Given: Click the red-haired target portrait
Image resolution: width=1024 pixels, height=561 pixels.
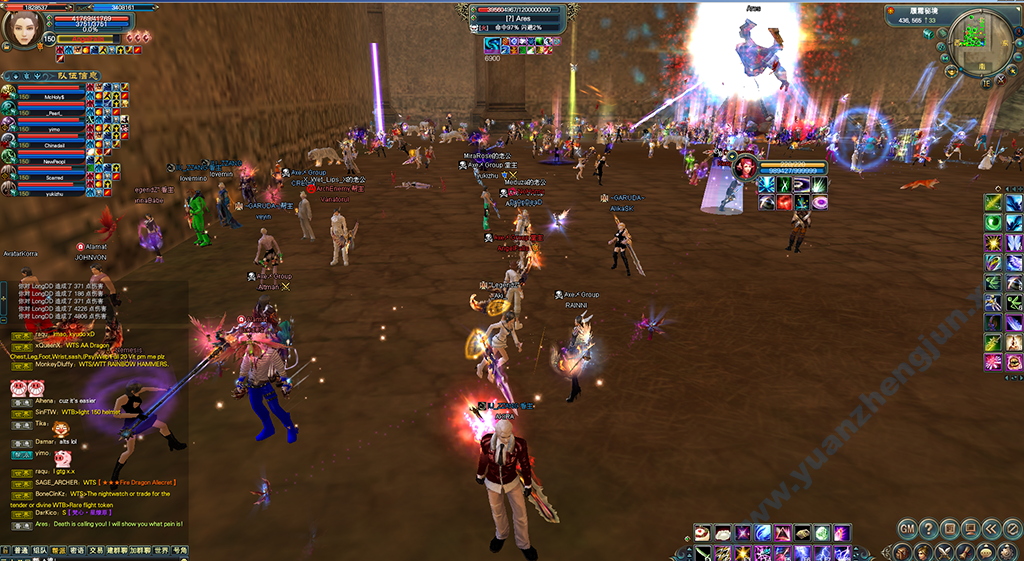Looking at the screenshot, I should (x=745, y=166).
